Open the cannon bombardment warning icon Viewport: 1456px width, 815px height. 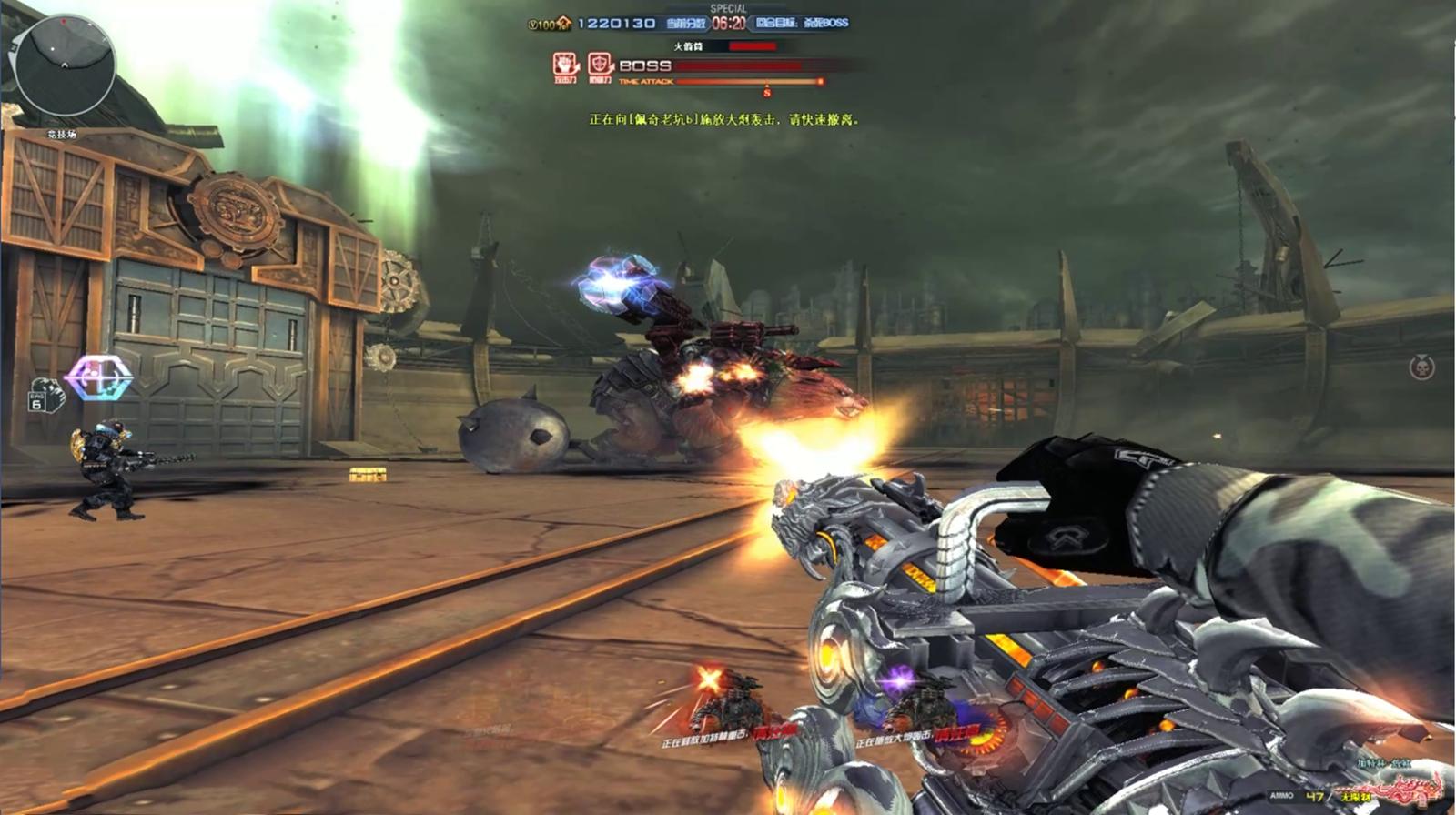pos(919,701)
